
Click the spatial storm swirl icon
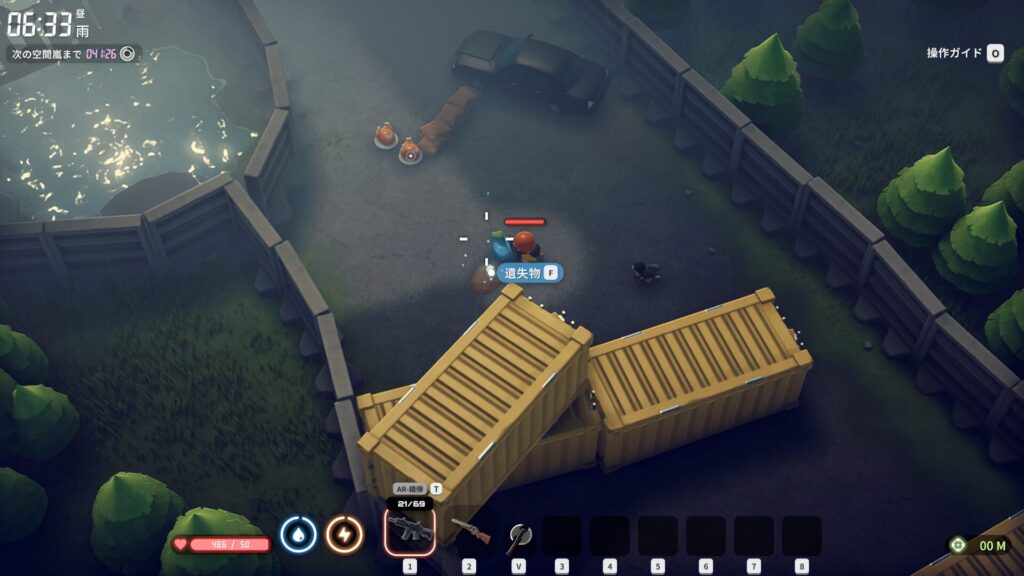(127, 53)
